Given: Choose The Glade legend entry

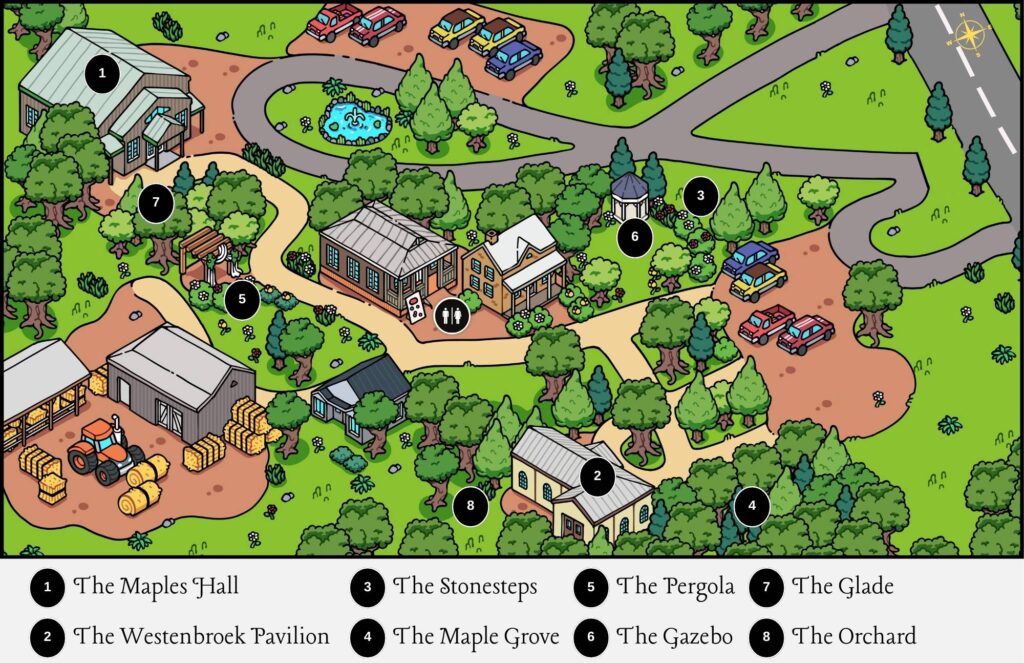Looking at the screenshot, I should (x=842, y=587).
